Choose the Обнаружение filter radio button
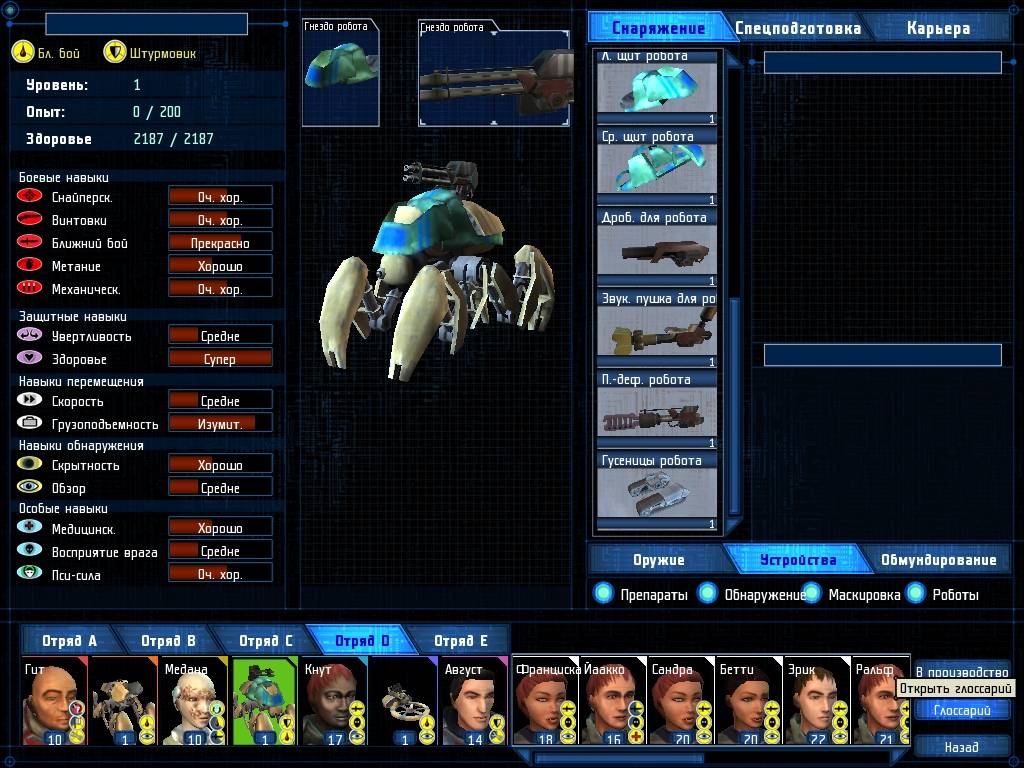 (x=708, y=594)
